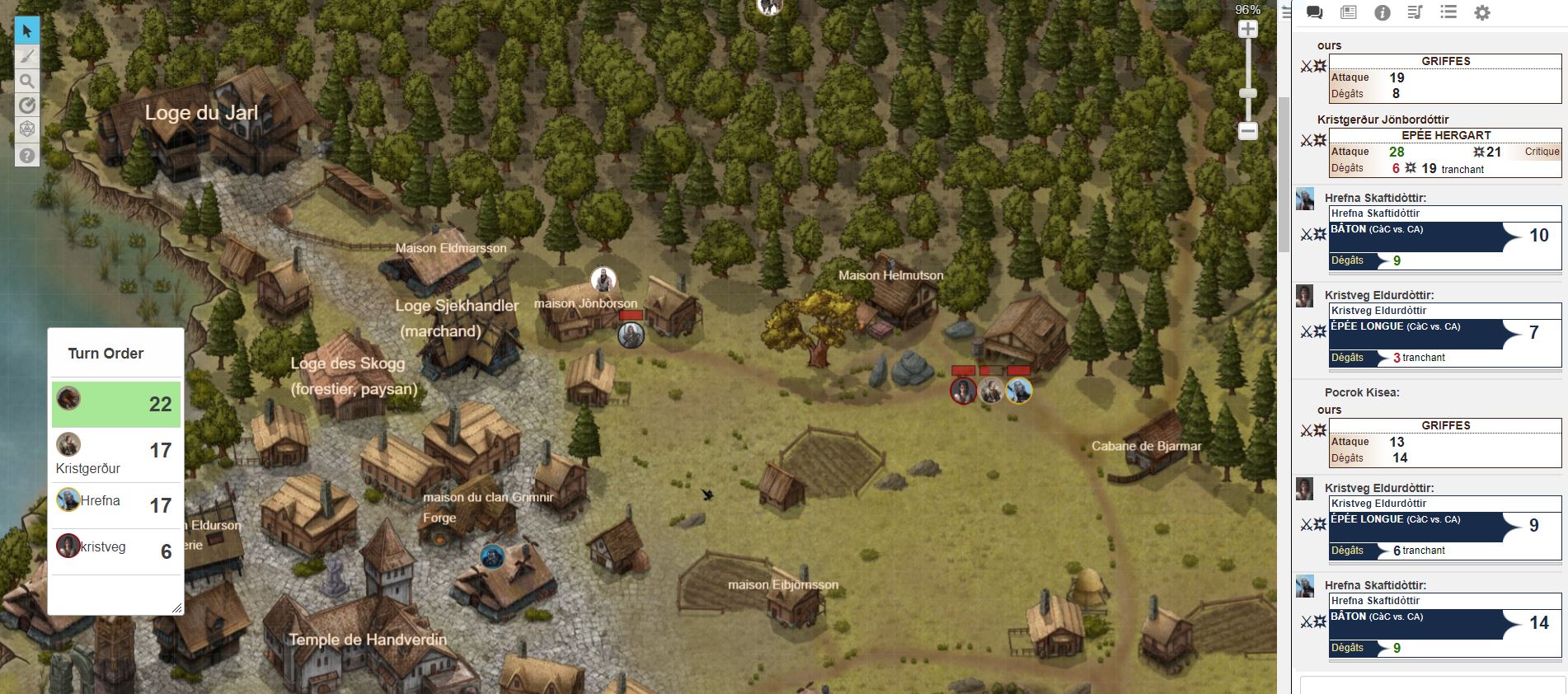Open the collections list tab
Screen dimensions: 1568x694
pos(1448,12)
